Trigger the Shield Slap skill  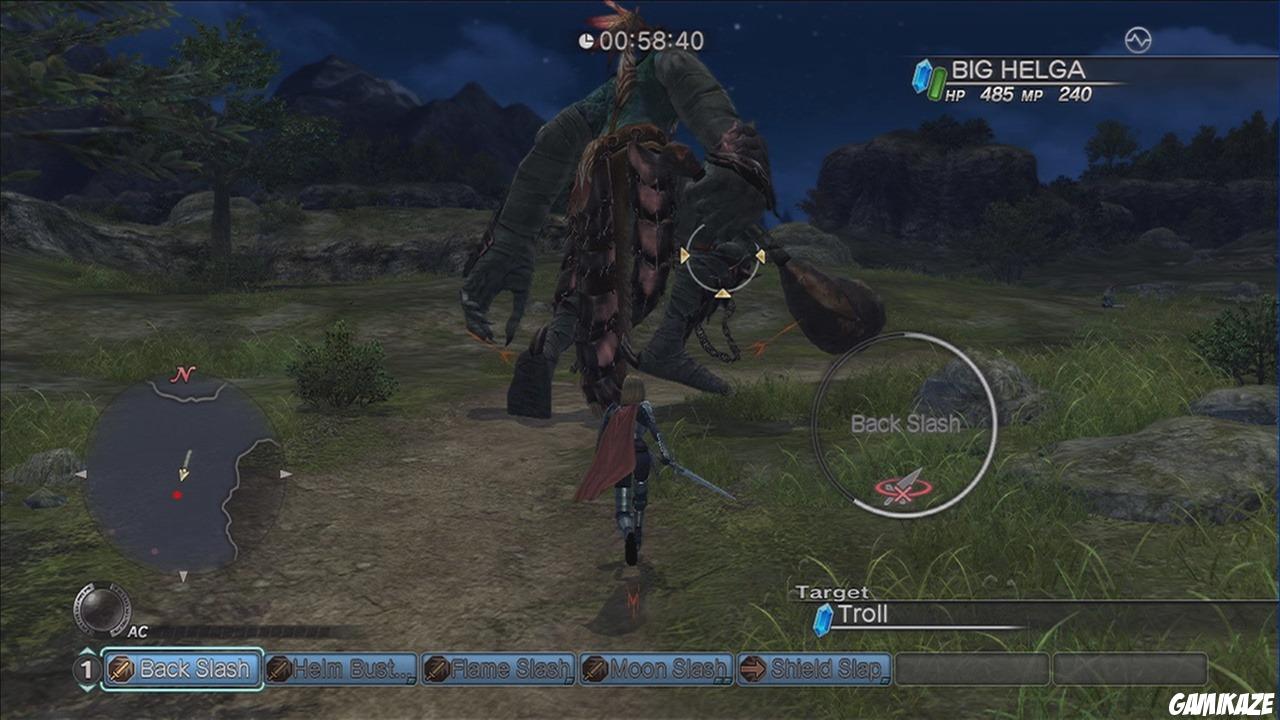click(814, 669)
